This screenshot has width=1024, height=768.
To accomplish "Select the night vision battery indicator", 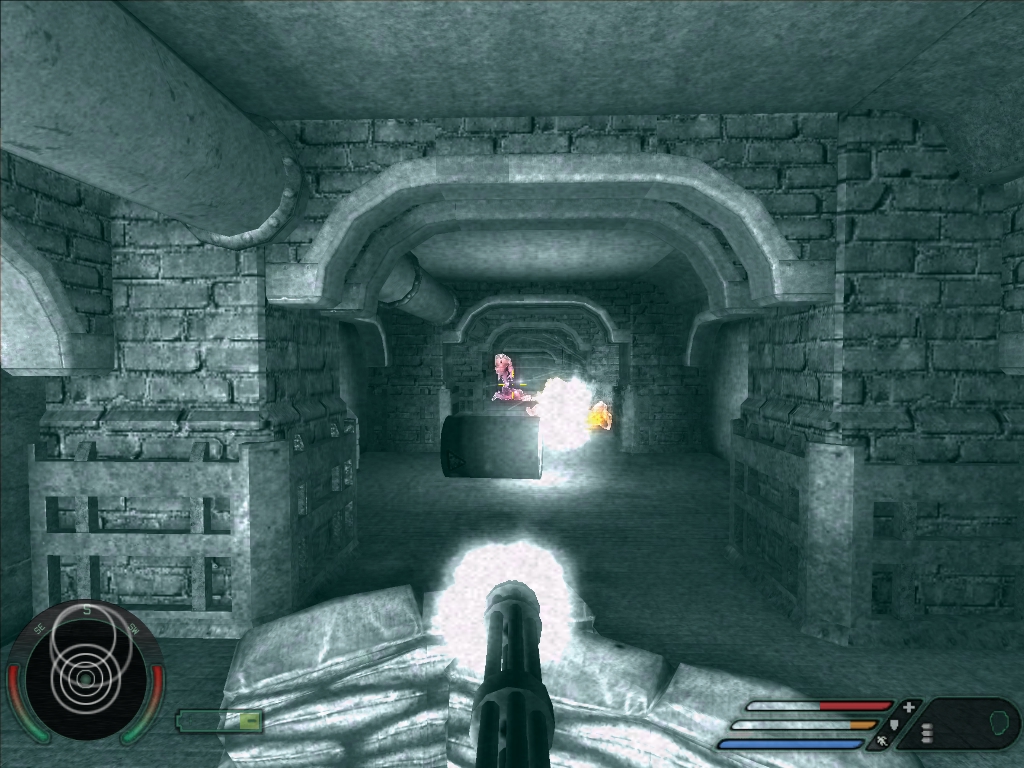I will (x=220, y=720).
